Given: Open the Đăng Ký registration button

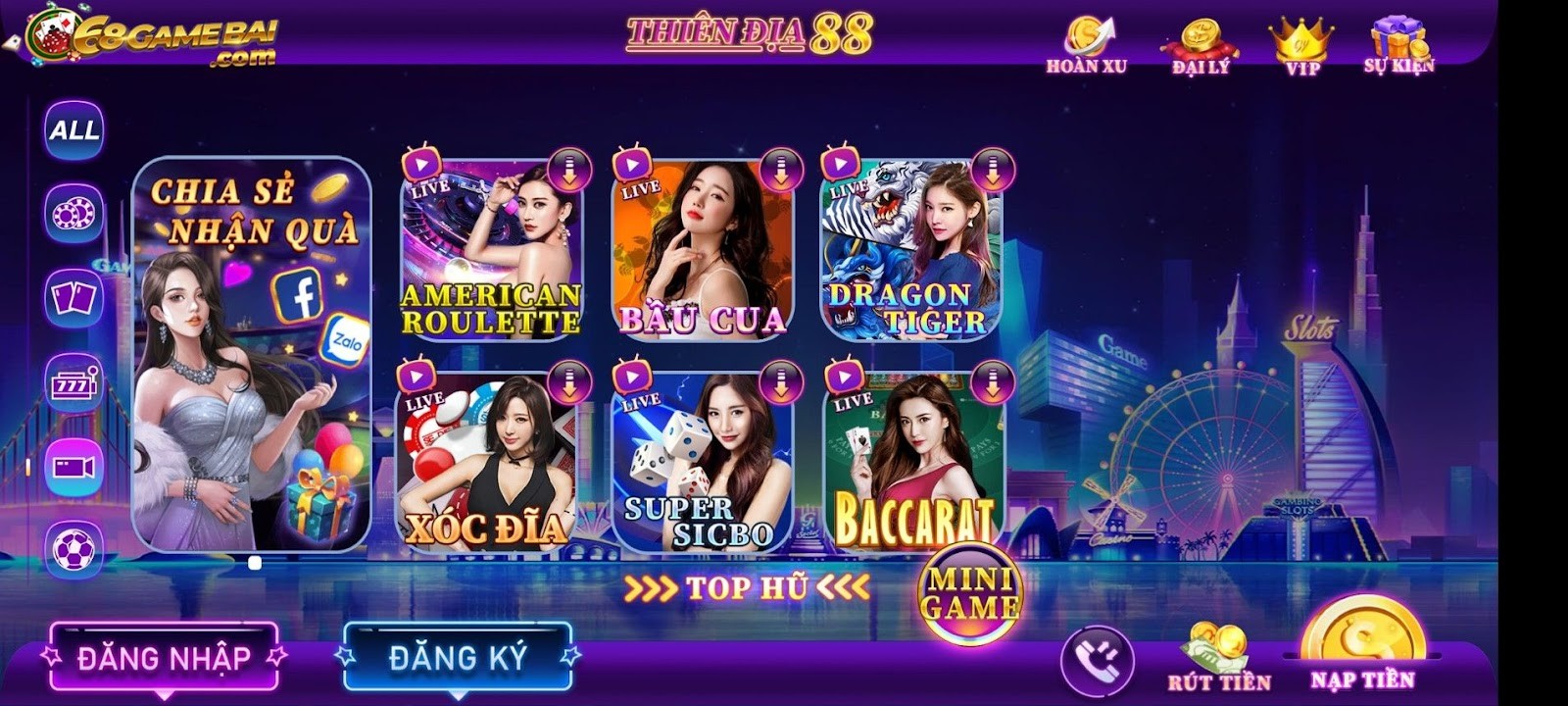Looking at the screenshot, I should point(458,657).
